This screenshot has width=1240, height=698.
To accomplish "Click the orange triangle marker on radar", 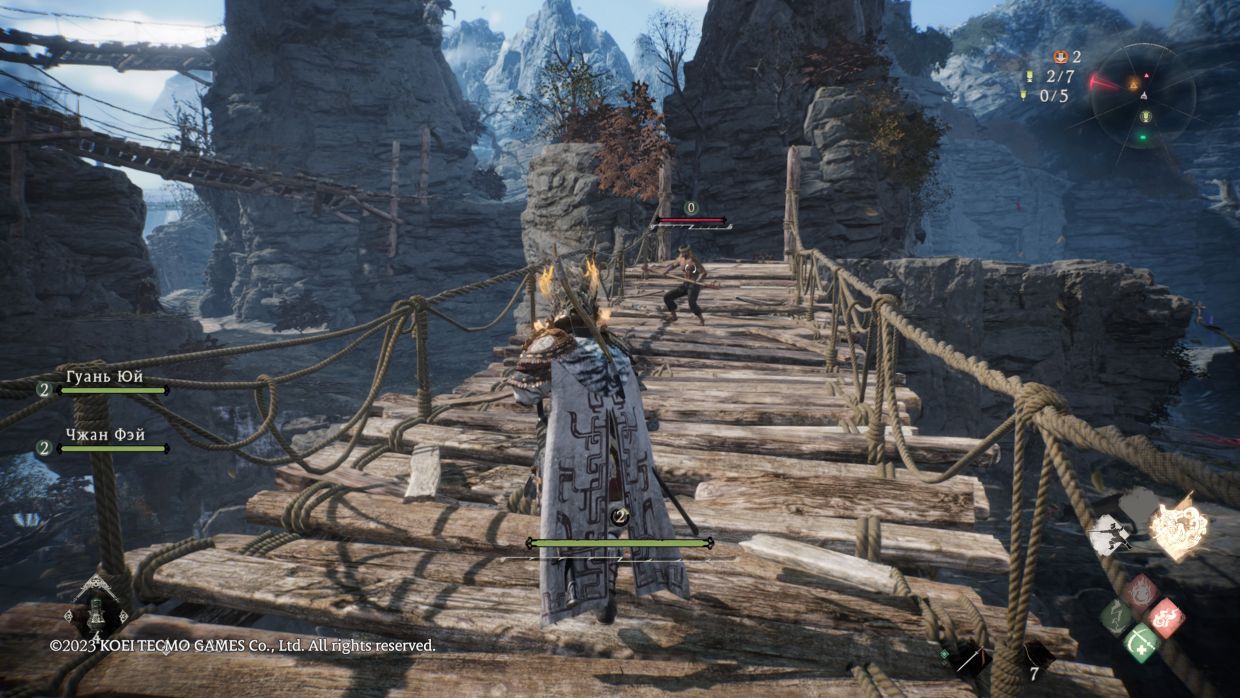I will click(1133, 85).
